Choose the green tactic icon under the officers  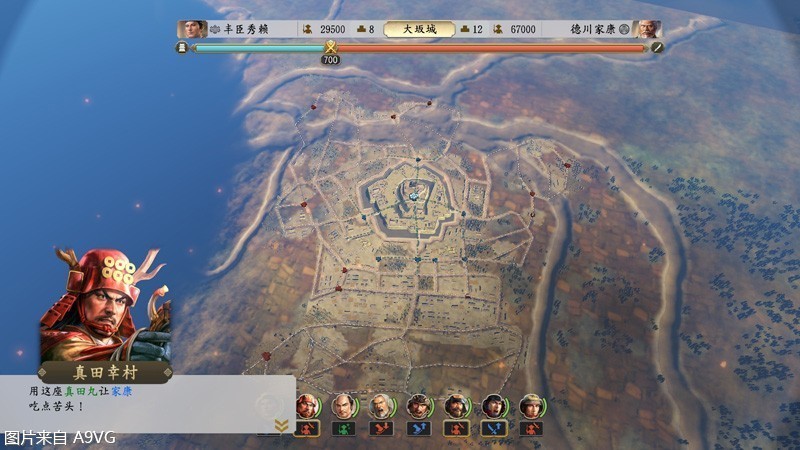345,428
